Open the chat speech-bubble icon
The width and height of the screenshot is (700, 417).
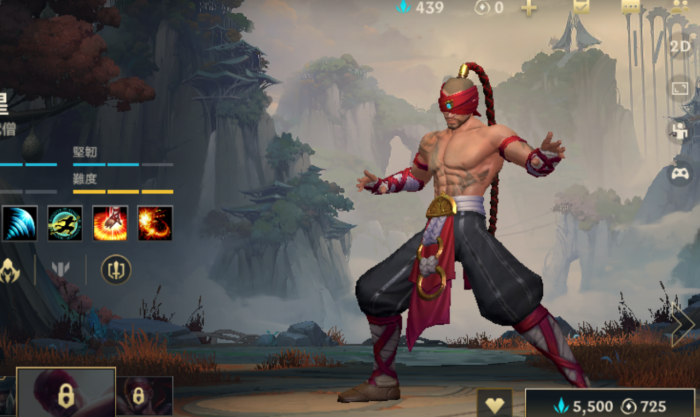pyautogui.click(x=630, y=6)
